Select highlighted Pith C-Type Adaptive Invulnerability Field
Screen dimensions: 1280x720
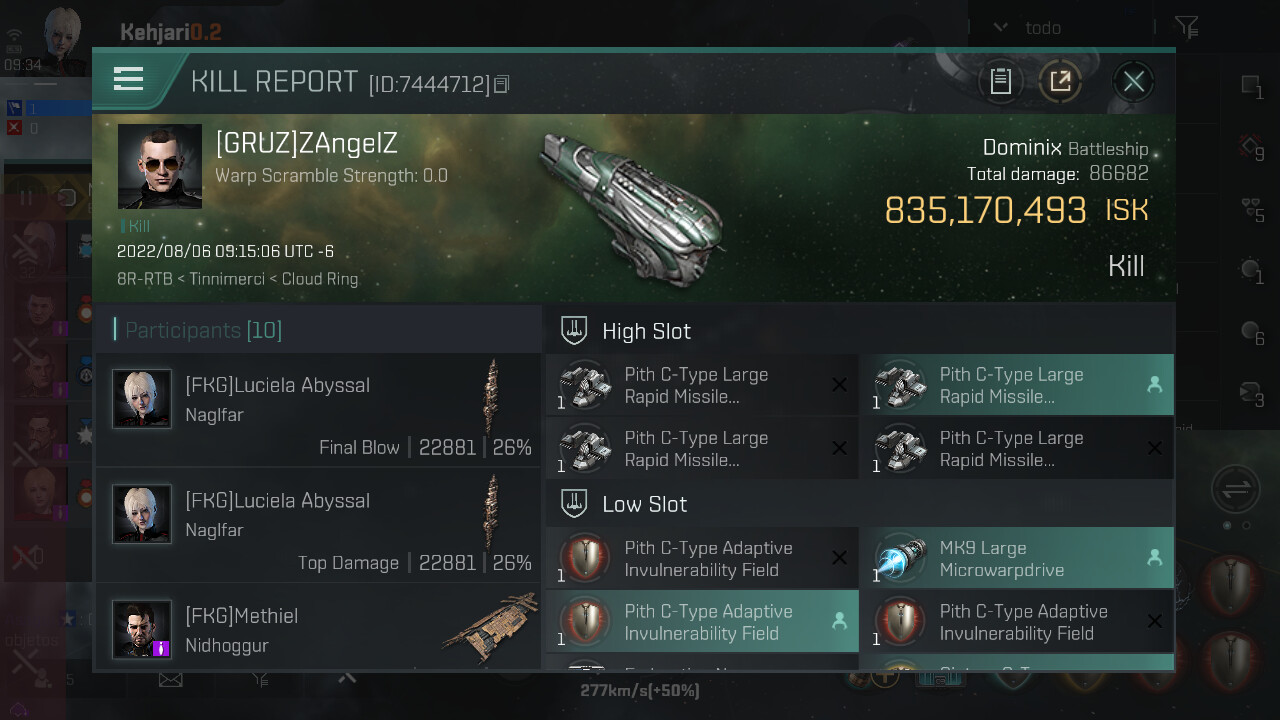point(702,622)
